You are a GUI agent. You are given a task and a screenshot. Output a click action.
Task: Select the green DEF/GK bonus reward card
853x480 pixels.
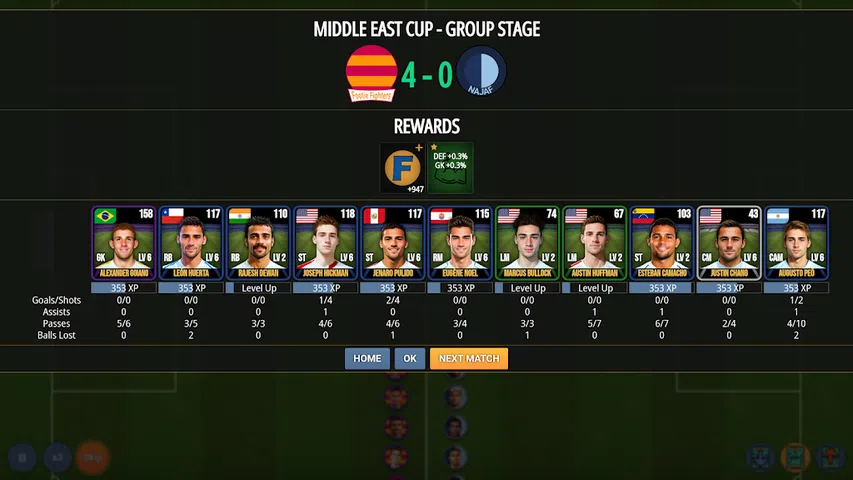click(x=450, y=168)
